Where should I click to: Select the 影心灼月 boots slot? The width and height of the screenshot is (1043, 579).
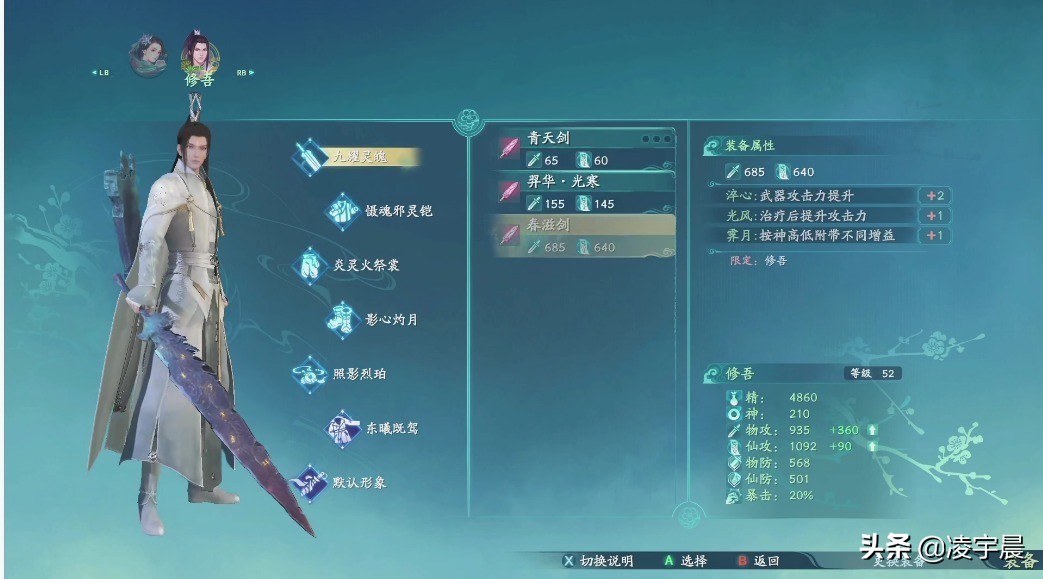(384, 320)
